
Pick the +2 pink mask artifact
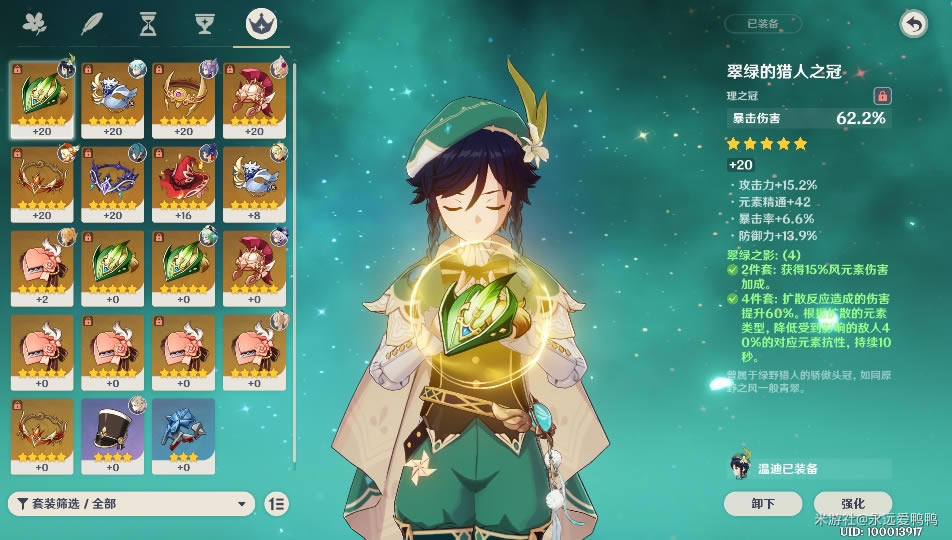coord(42,268)
